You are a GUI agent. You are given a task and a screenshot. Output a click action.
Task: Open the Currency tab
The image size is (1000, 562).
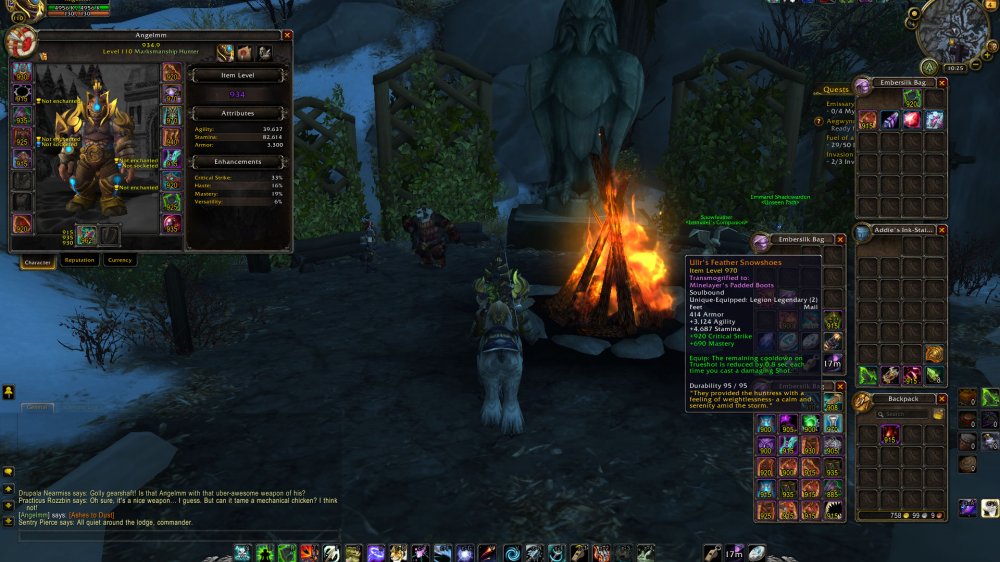(119, 260)
